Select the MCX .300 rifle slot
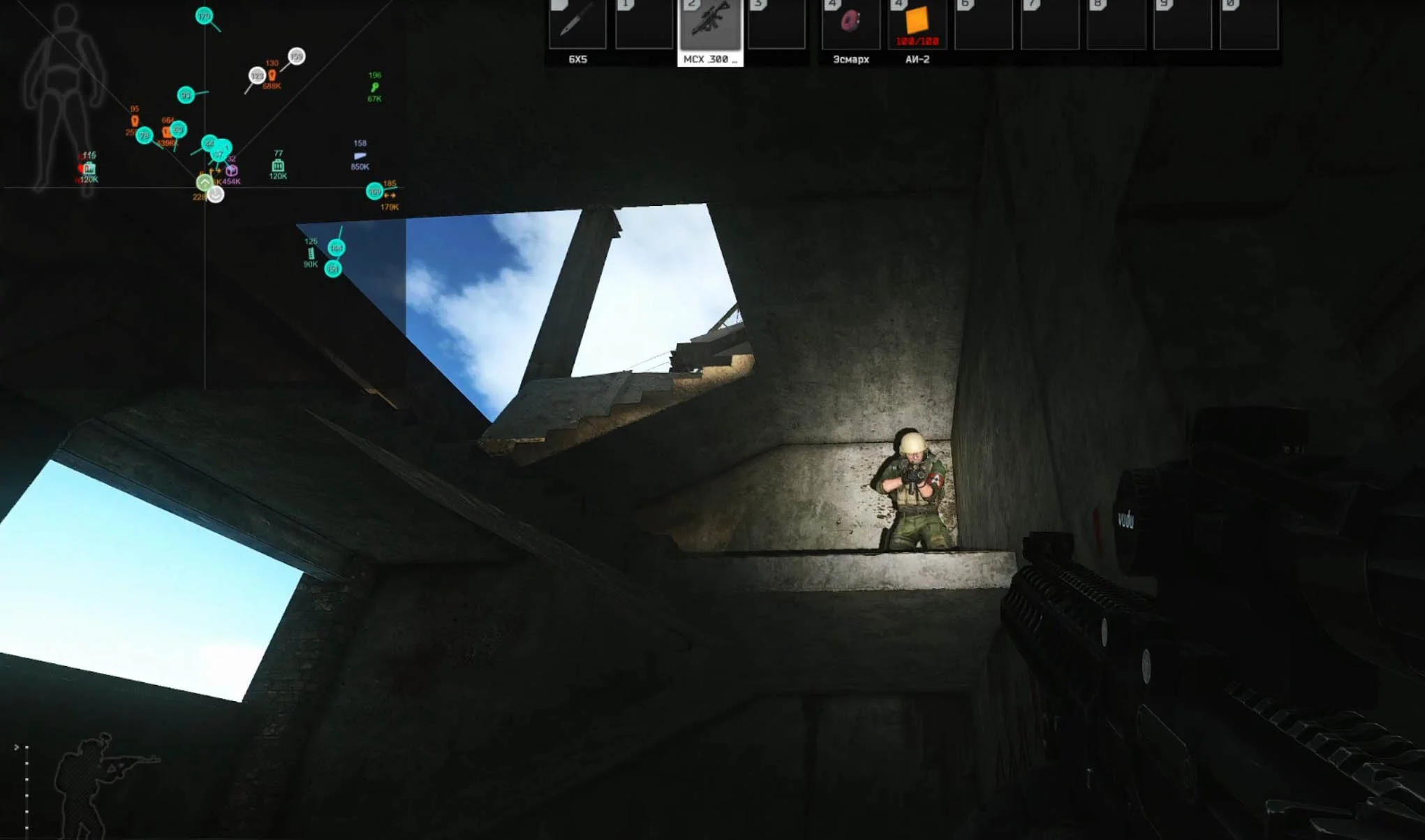 point(710,24)
